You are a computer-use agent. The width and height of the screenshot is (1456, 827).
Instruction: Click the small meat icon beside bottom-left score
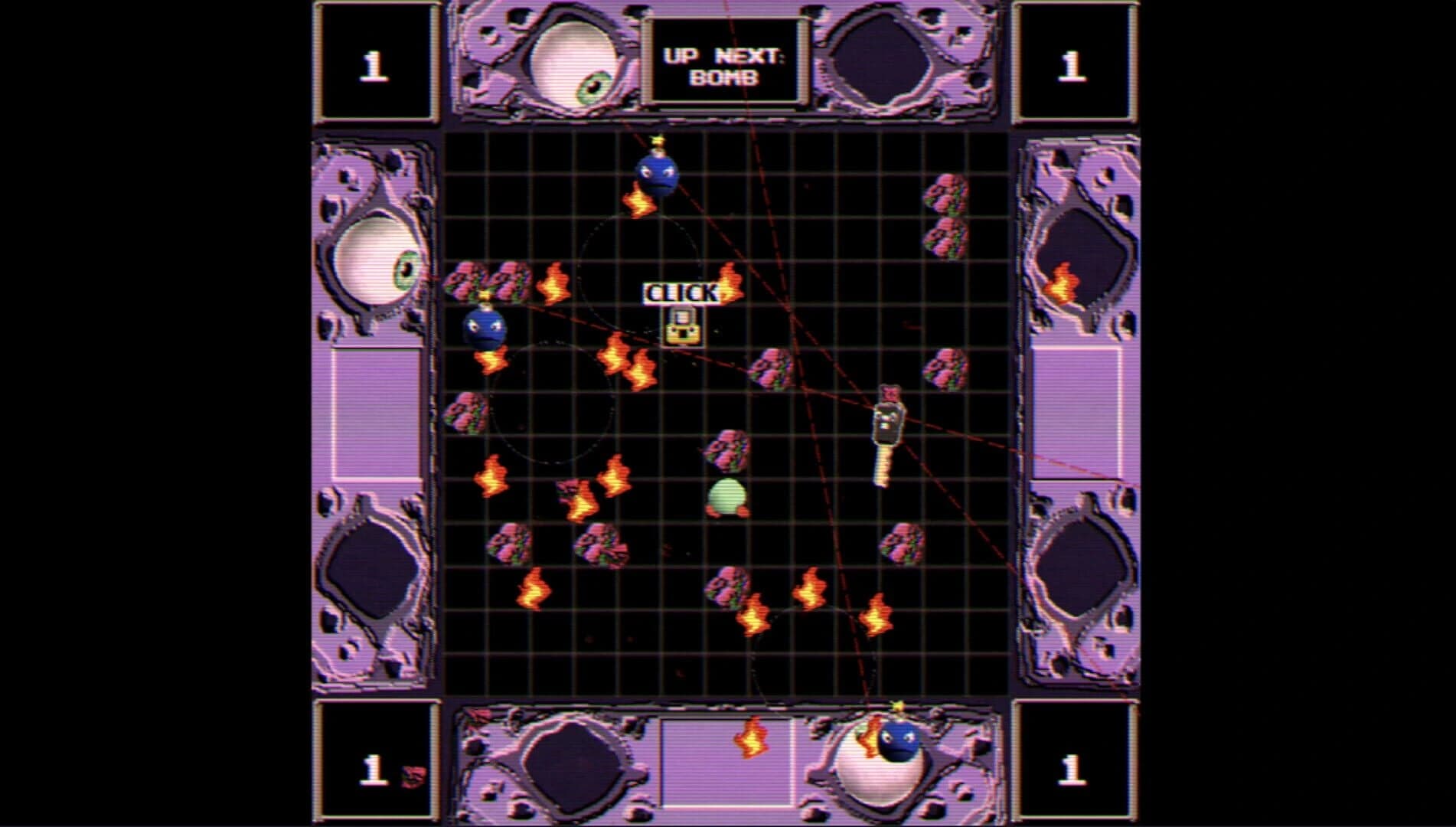(411, 775)
